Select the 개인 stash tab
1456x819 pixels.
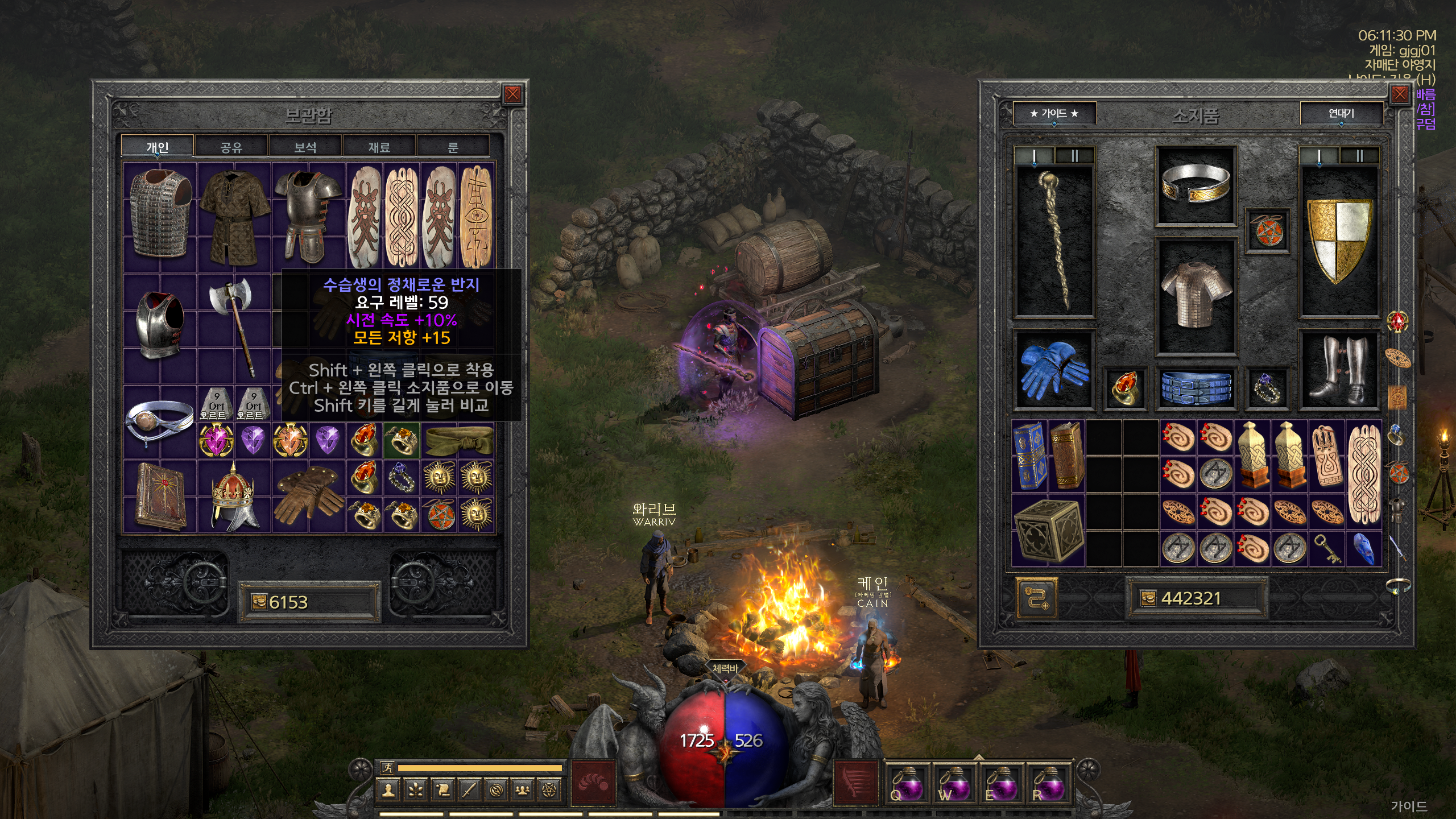pyautogui.click(x=158, y=147)
